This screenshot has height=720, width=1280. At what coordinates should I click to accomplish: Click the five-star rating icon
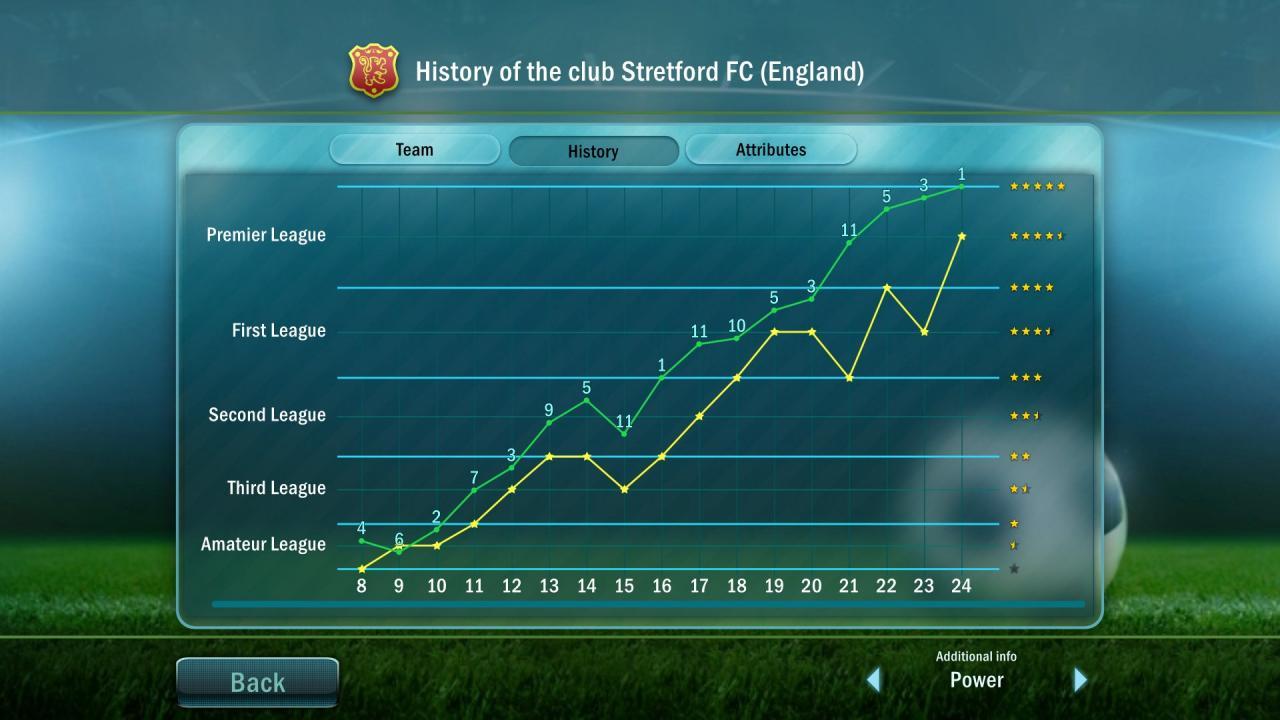(x=1037, y=186)
